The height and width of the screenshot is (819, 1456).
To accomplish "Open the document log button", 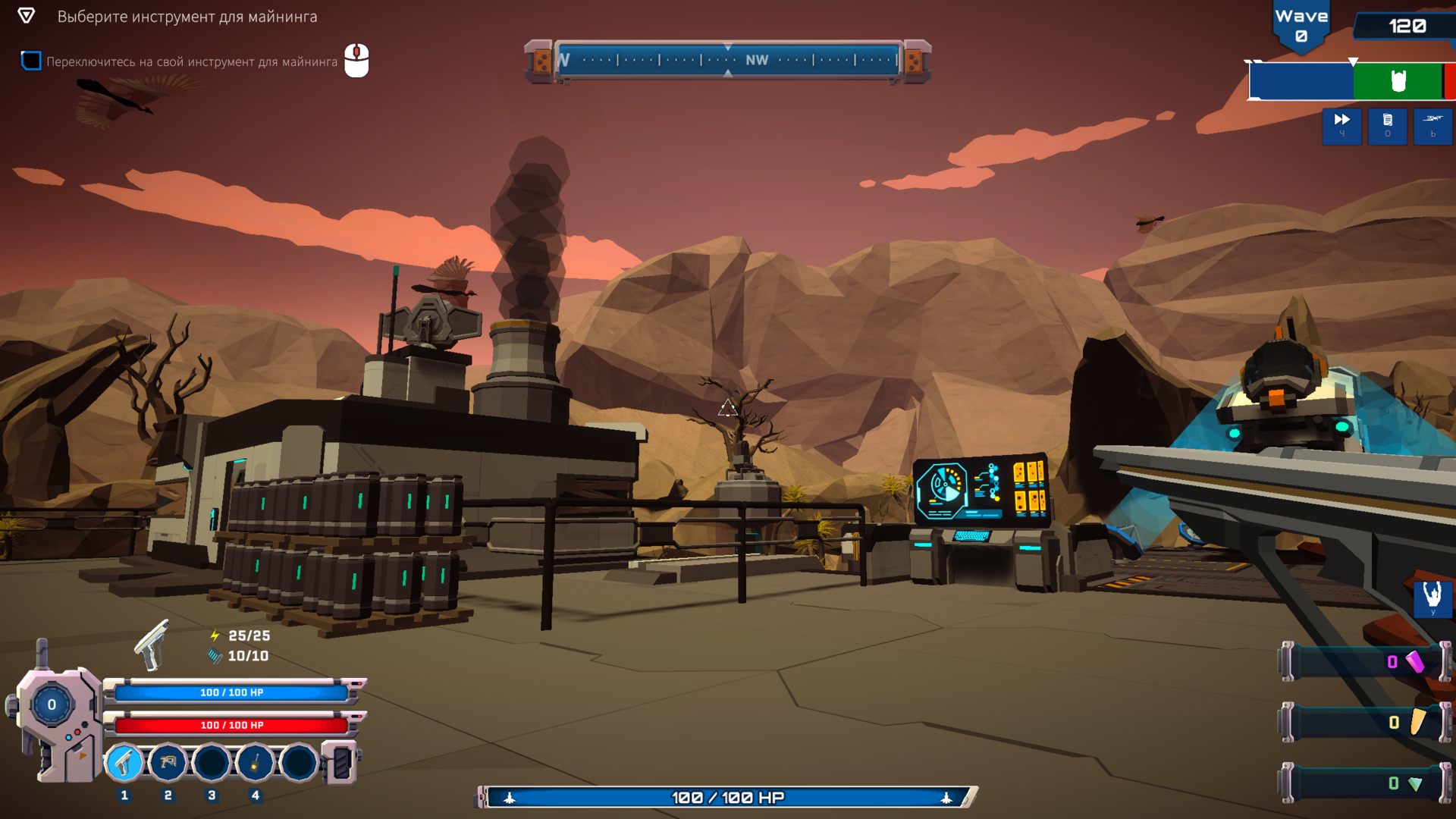I will (1387, 125).
